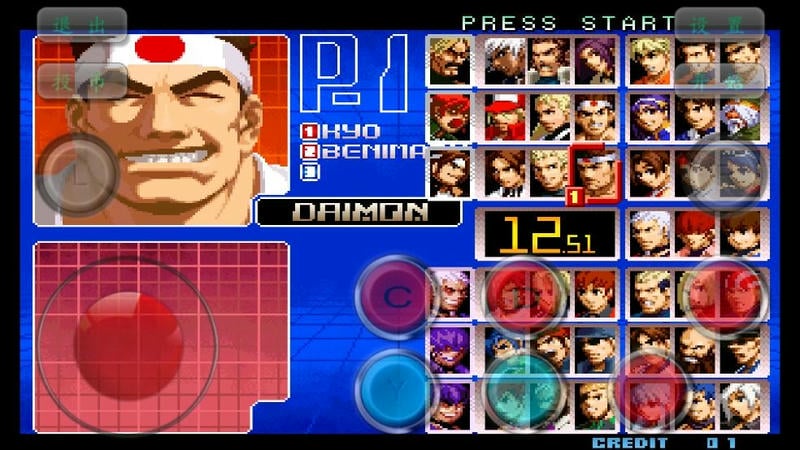
Task: Choose Ryo in the orange gi
Action: (x=650, y=62)
